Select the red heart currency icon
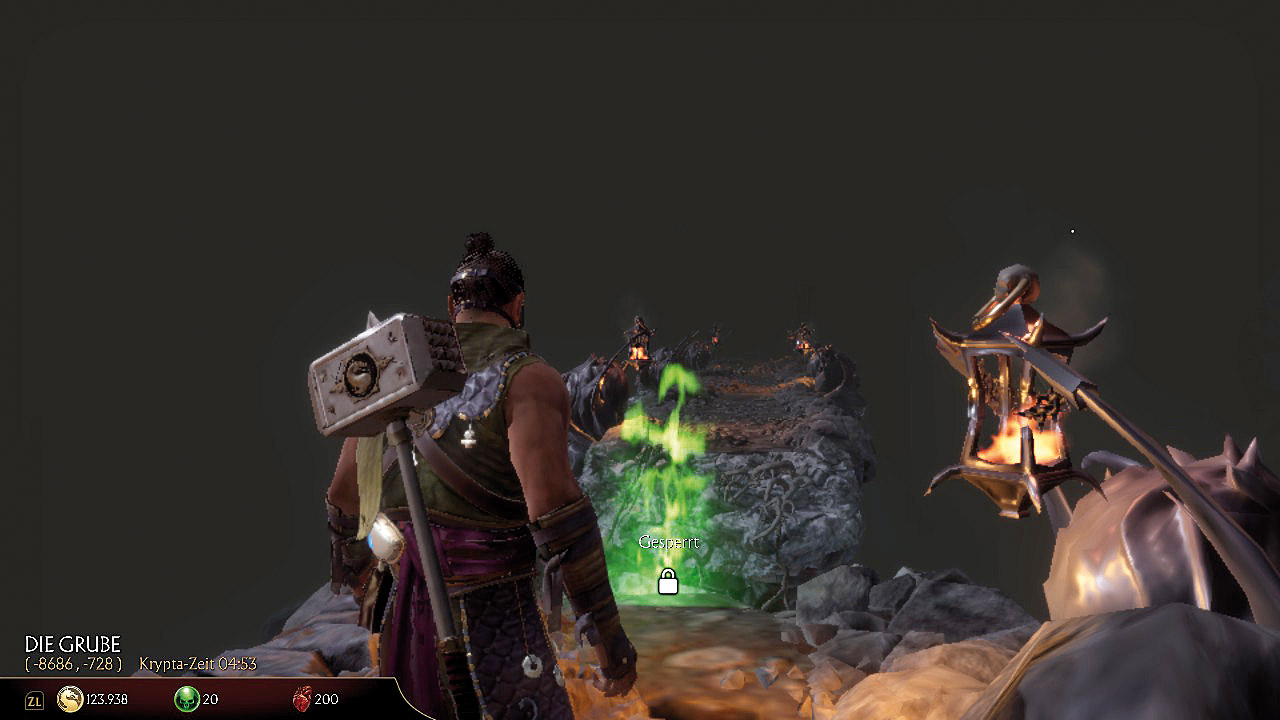1280x720 pixels. click(x=301, y=699)
